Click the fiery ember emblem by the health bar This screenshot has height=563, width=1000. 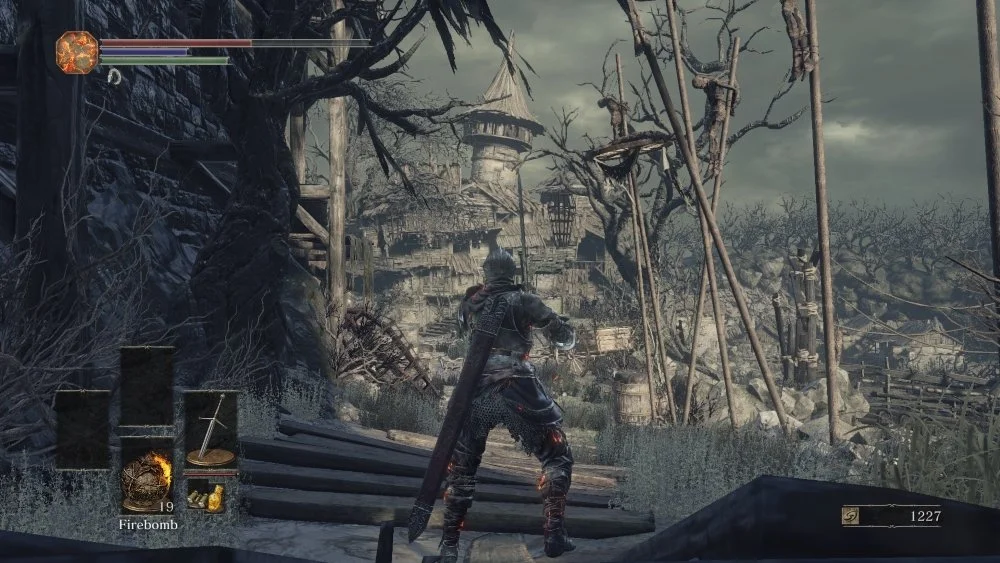point(77,51)
